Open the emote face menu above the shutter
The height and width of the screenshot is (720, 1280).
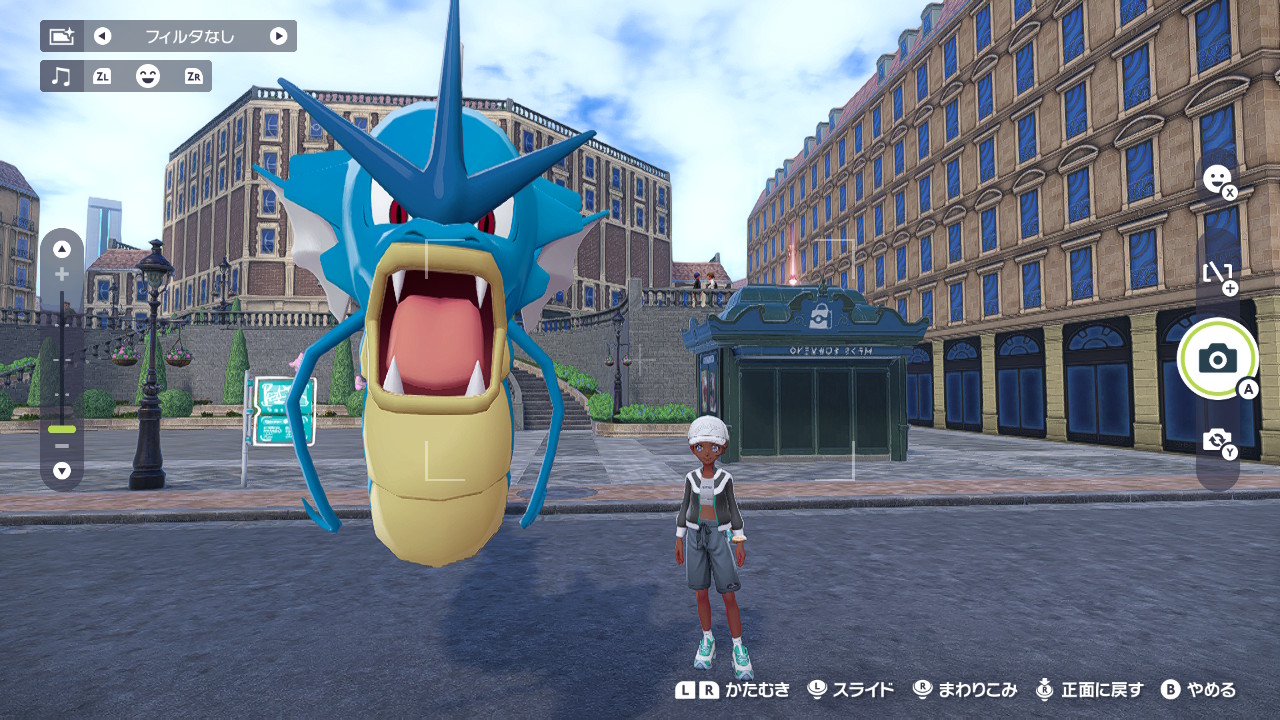tap(1217, 180)
